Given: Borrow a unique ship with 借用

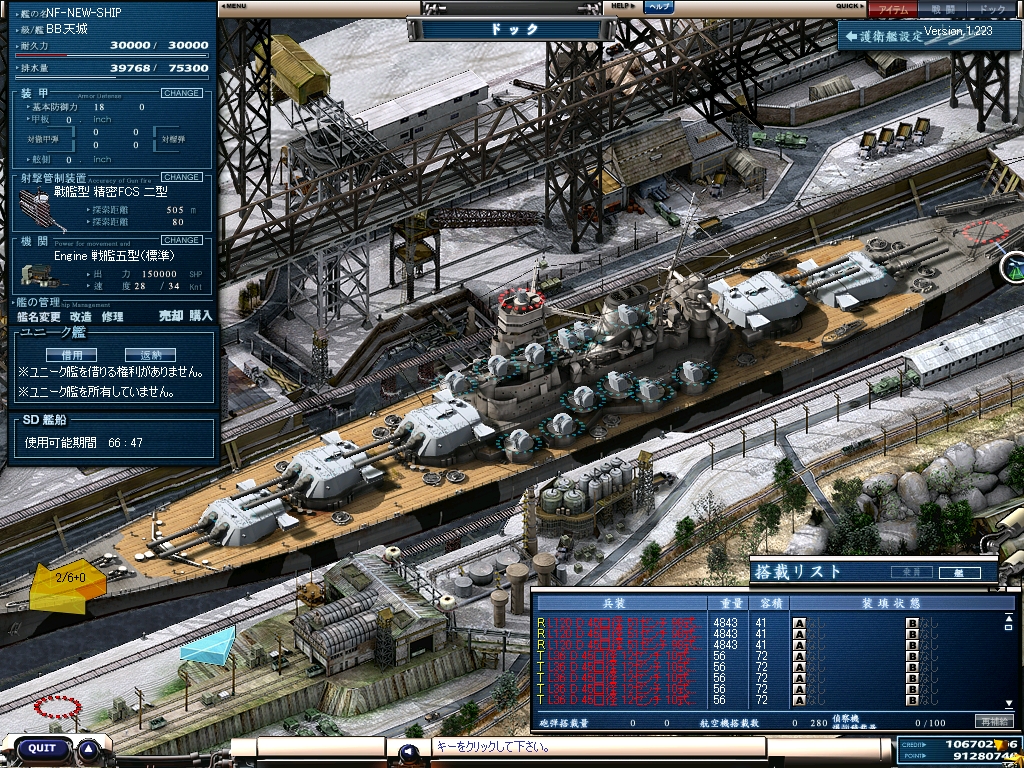Looking at the screenshot, I should pos(71,355).
